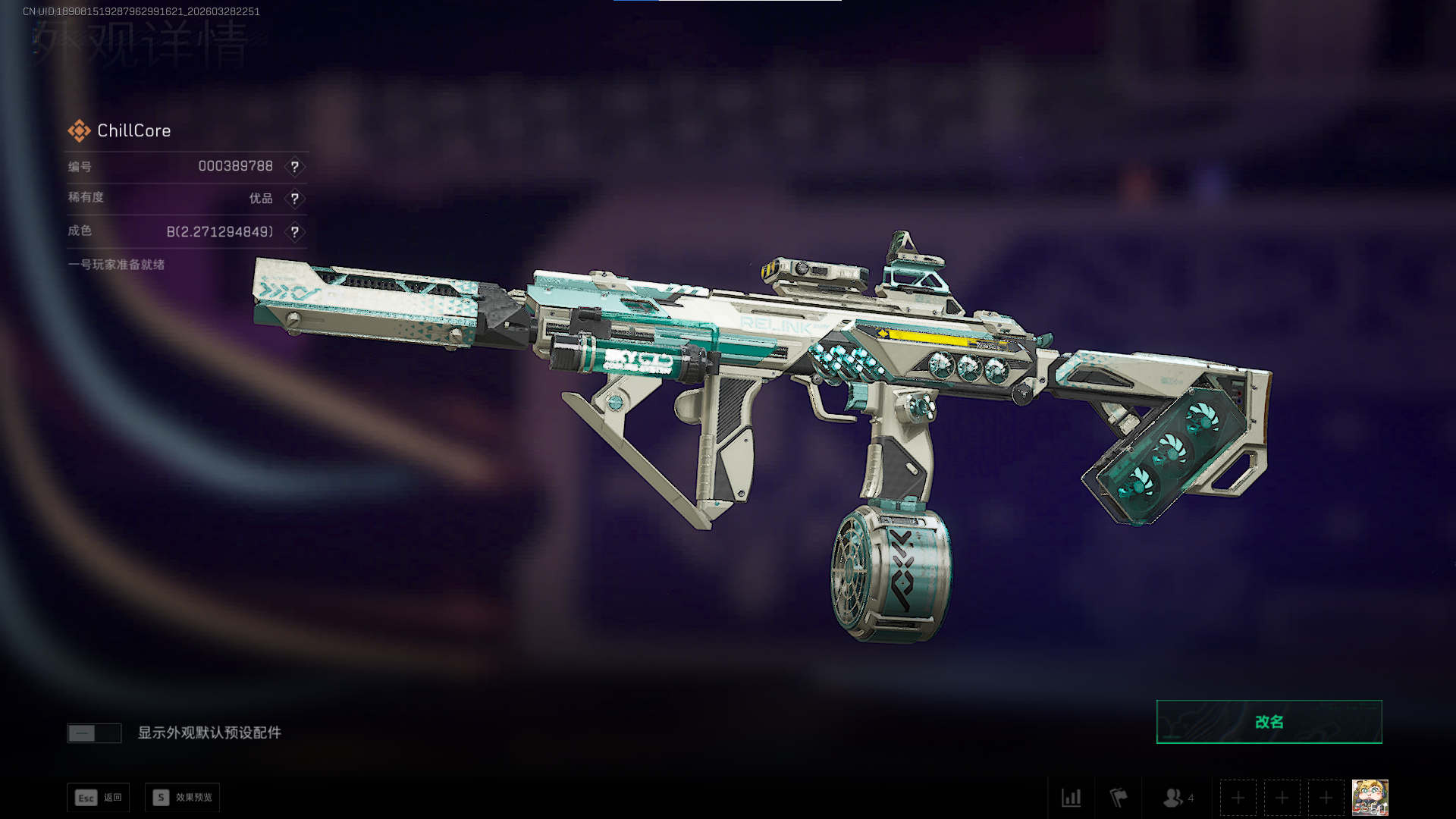Click the 改名 rename button
The height and width of the screenshot is (819, 1456).
(1269, 722)
